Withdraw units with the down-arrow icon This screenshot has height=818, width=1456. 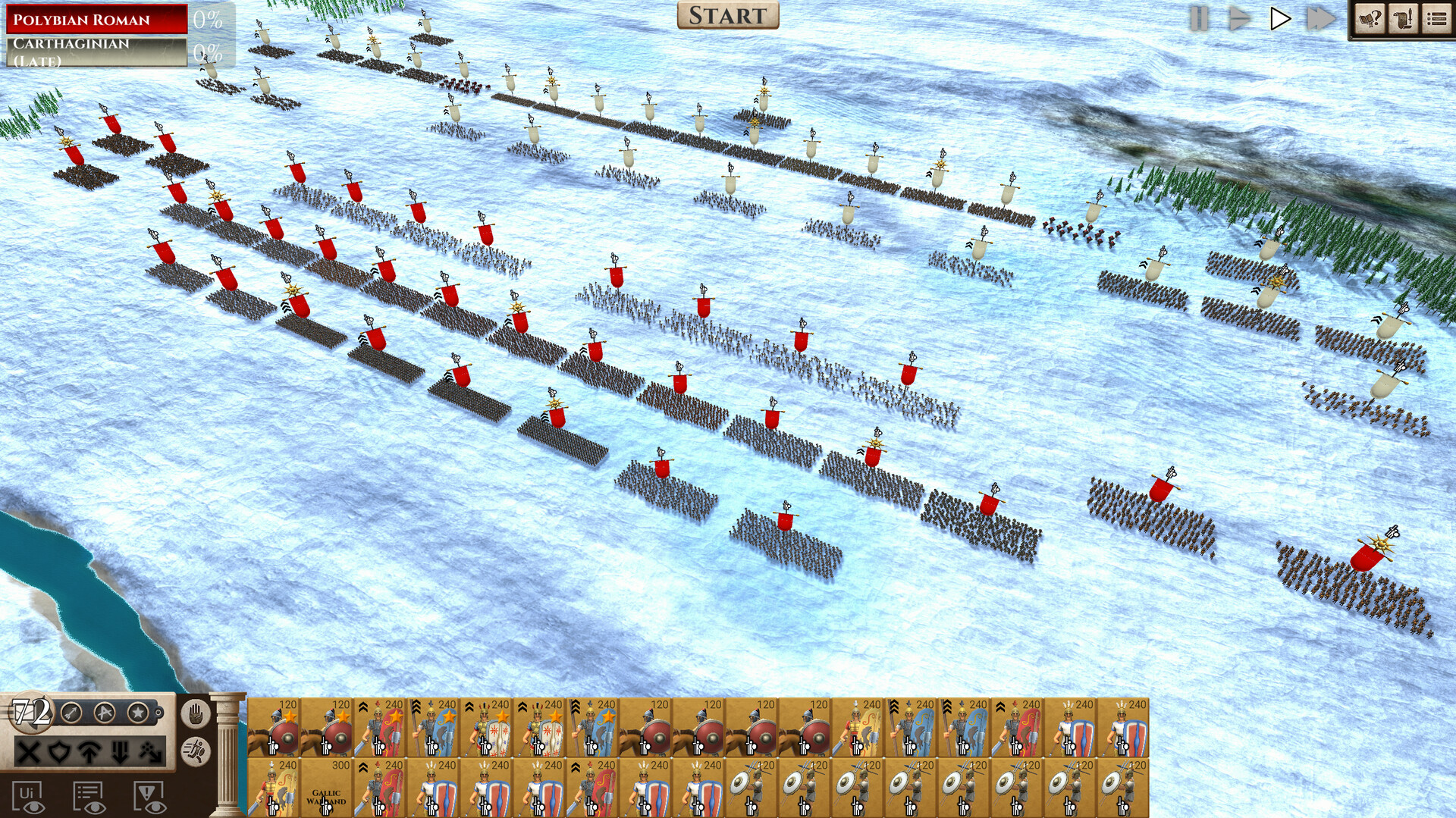pyautogui.click(x=120, y=754)
